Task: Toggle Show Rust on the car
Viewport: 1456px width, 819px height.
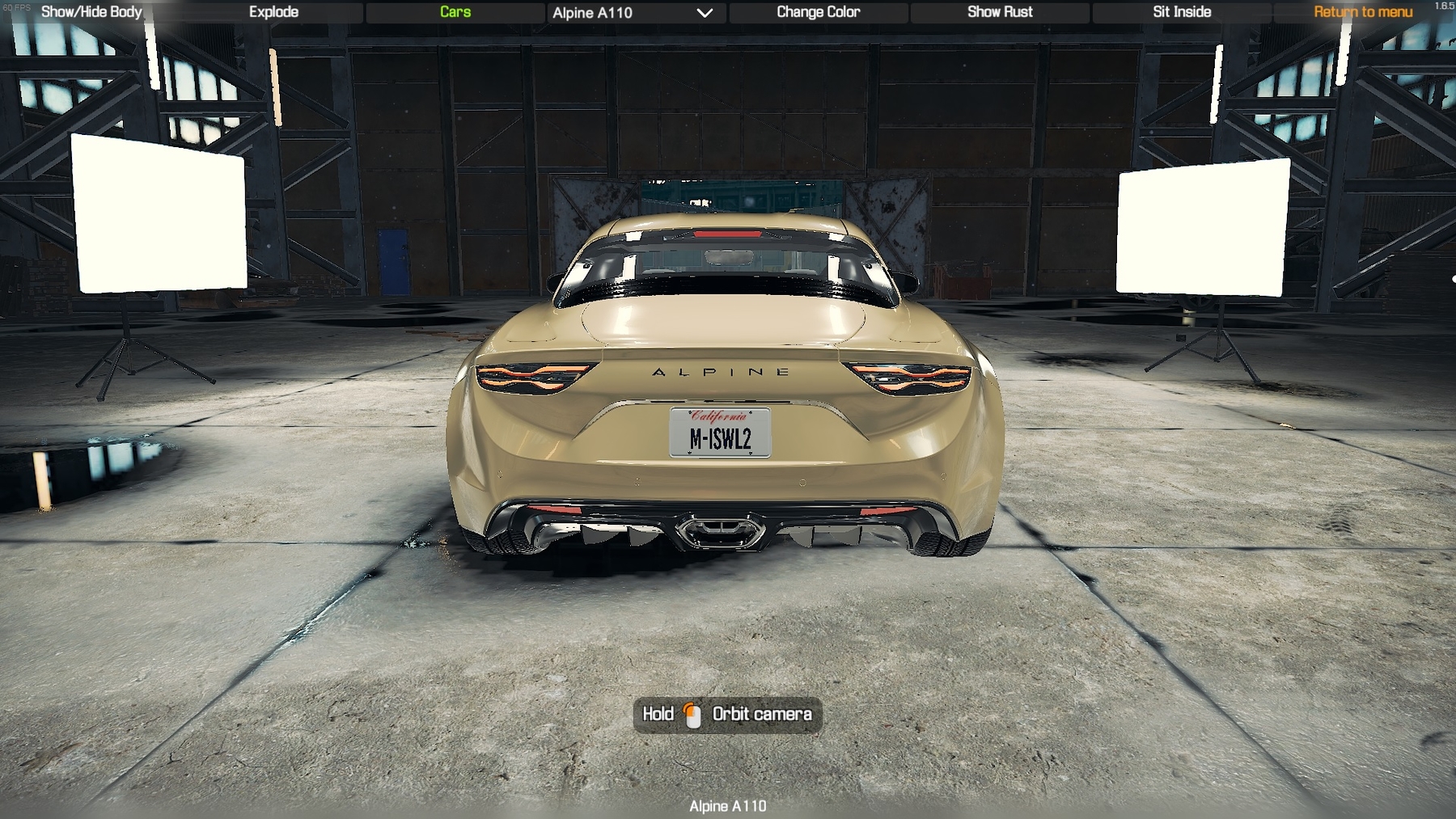Action: pyautogui.click(x=1000, y=12)
